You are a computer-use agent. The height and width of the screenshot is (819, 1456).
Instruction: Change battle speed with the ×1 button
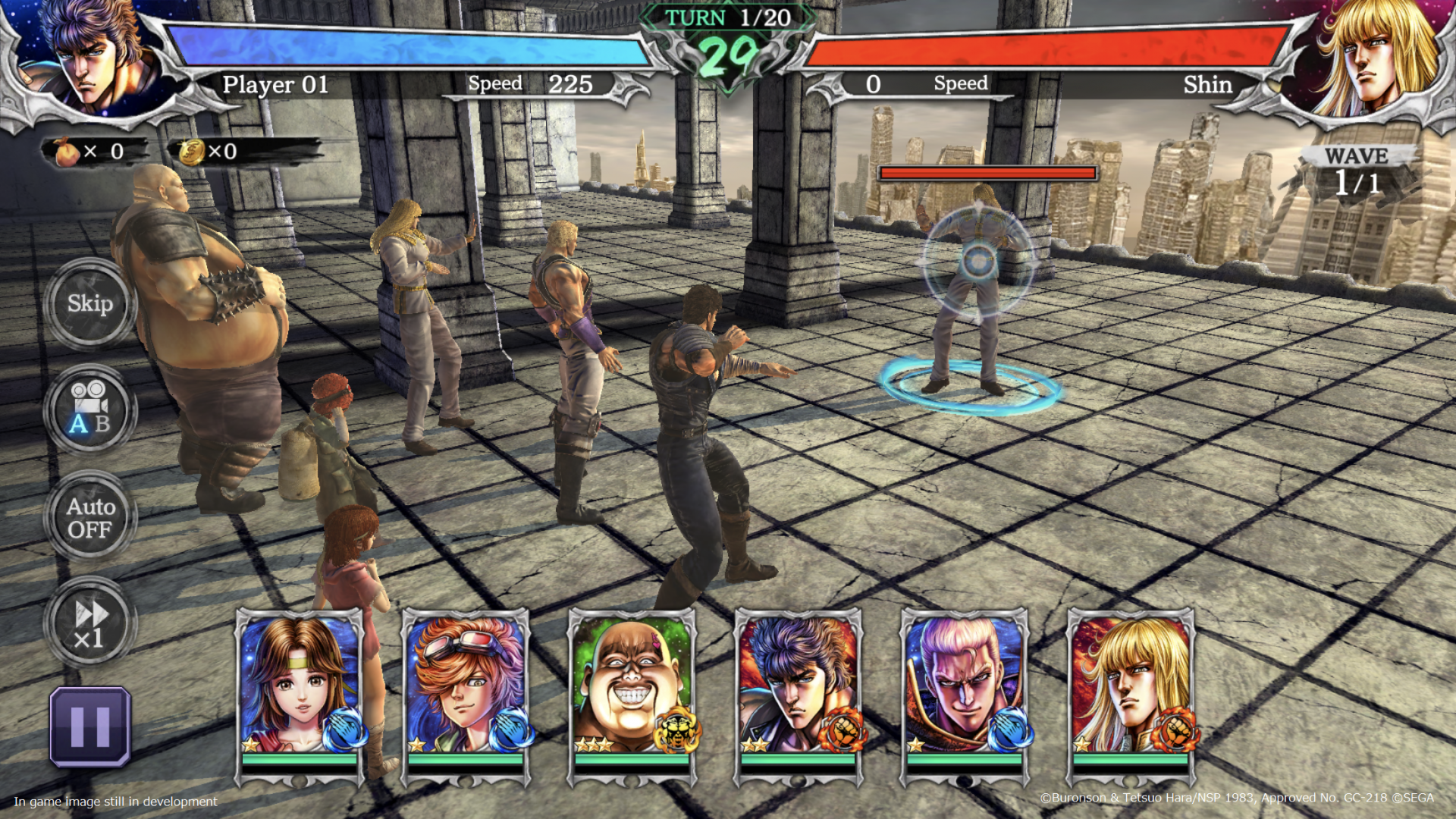coord(90,623)
